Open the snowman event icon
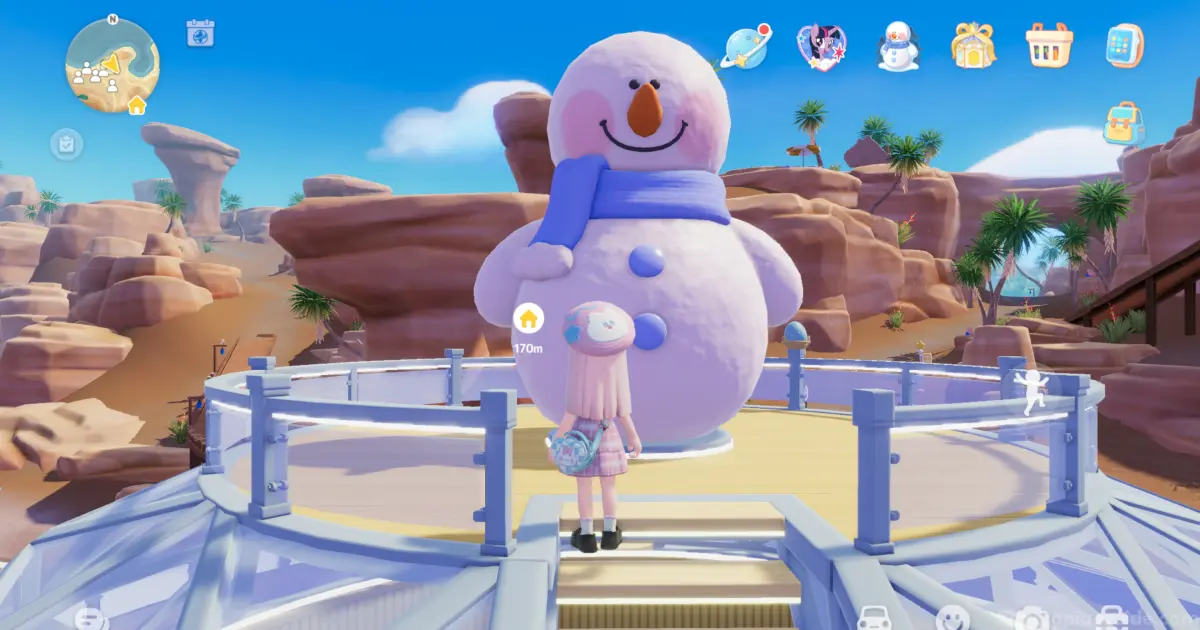Image resolution: width=1200 pixels, height=630 pixels. tap(898, 46)
